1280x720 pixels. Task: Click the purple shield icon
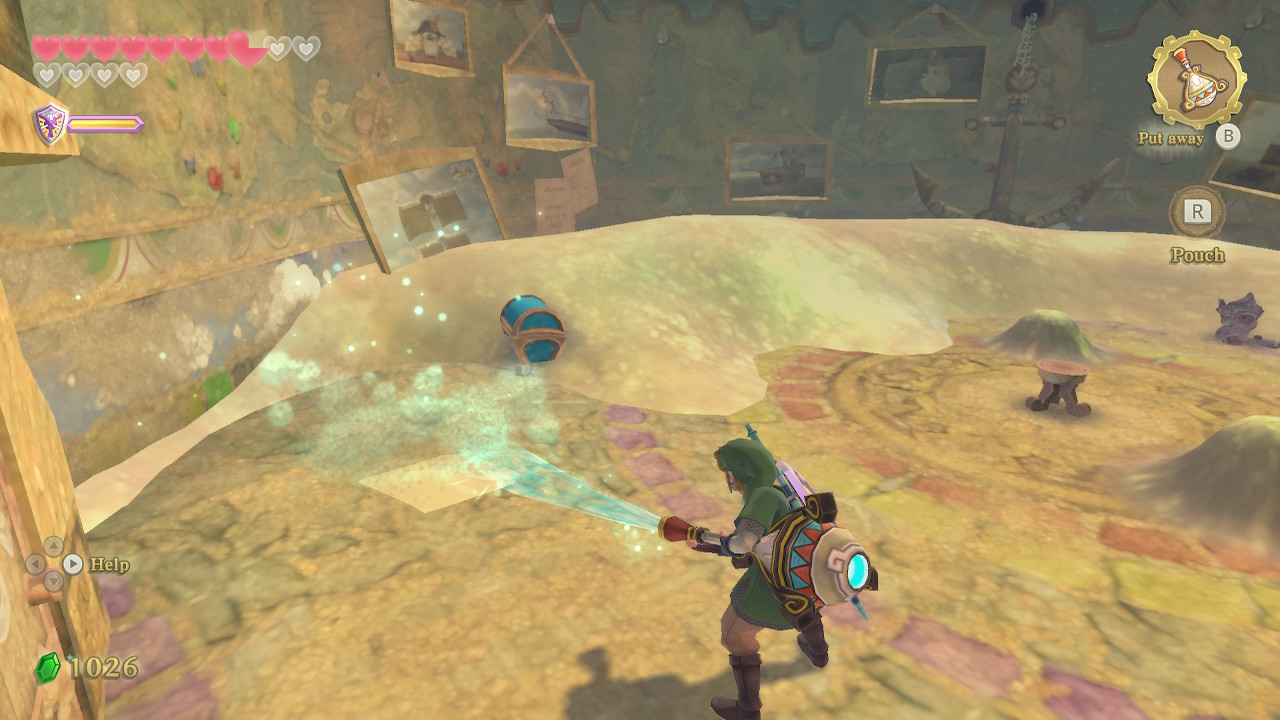click(x=50, y=124)
